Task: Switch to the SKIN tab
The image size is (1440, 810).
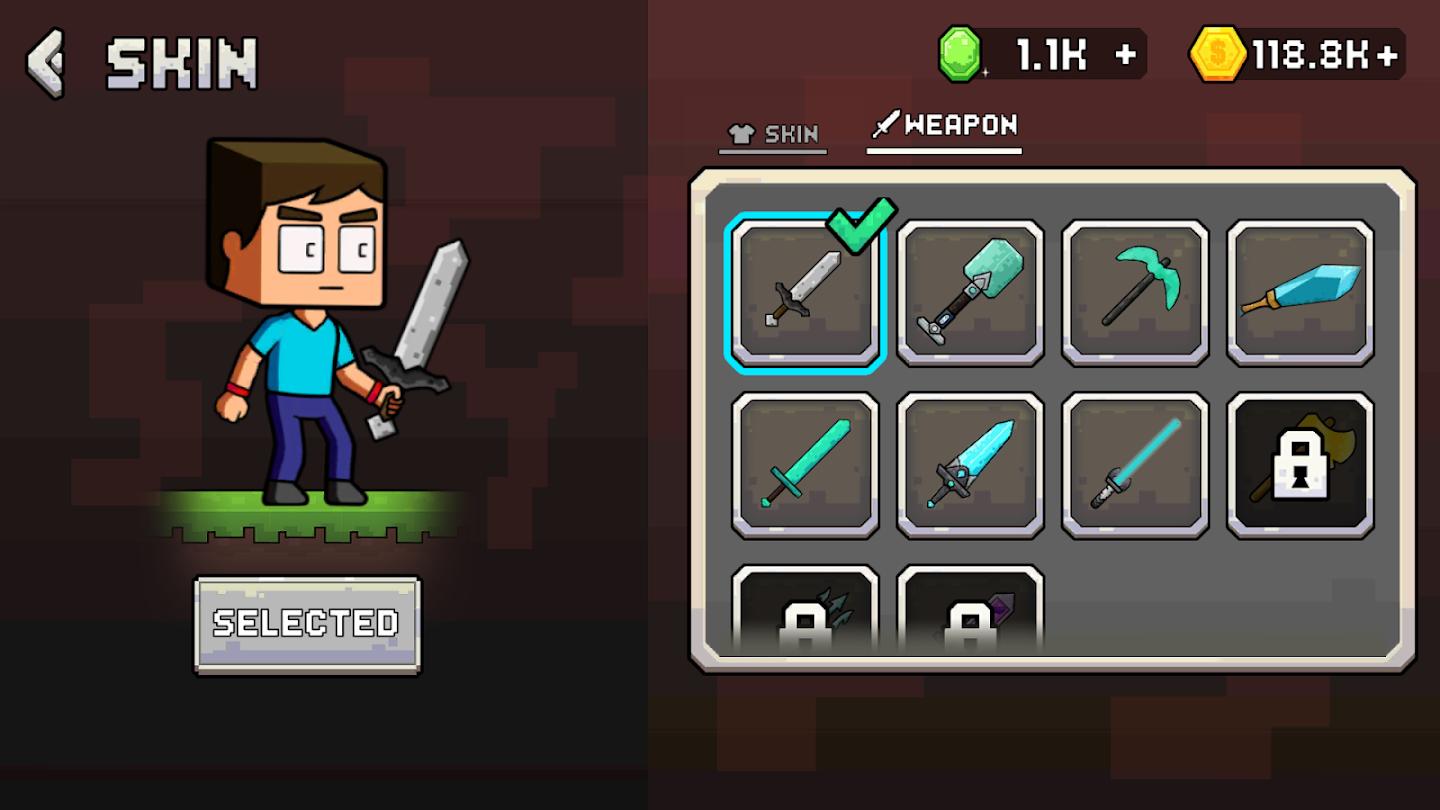Action: (x=772, y=131)
